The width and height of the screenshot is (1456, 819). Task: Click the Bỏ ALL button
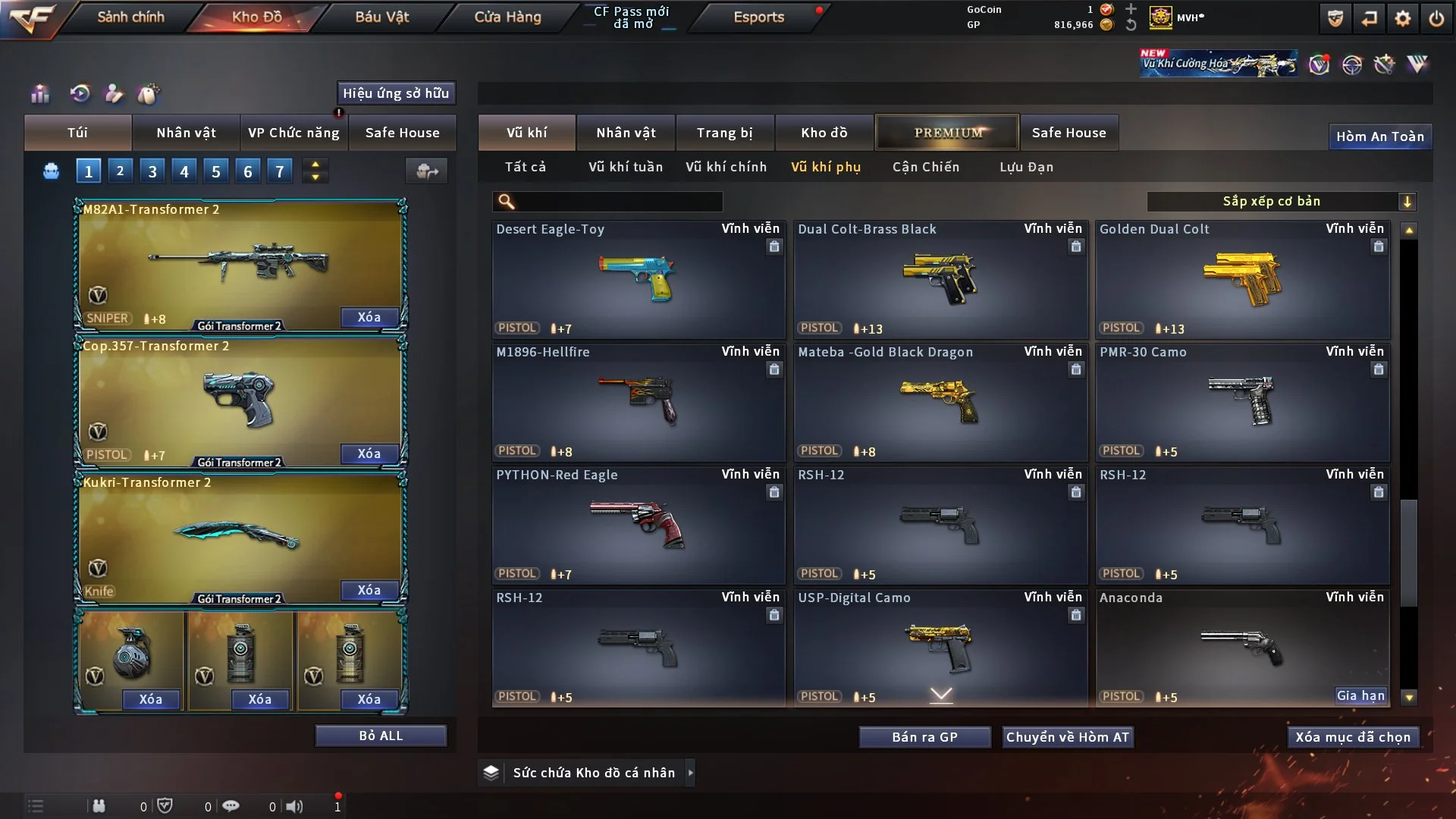pyautogui.click(x=381, y=736)
